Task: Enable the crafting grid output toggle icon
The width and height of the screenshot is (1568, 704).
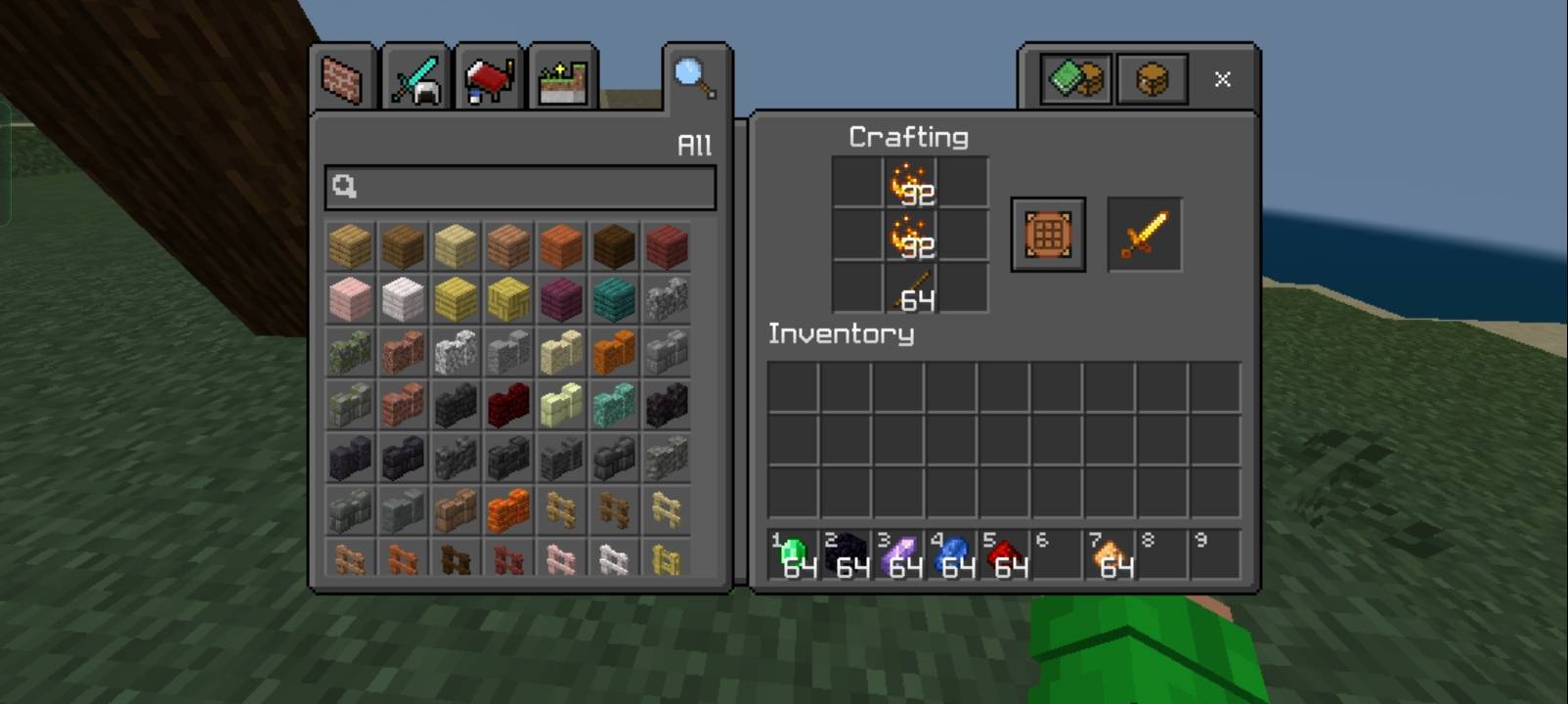Action: 1048,235
